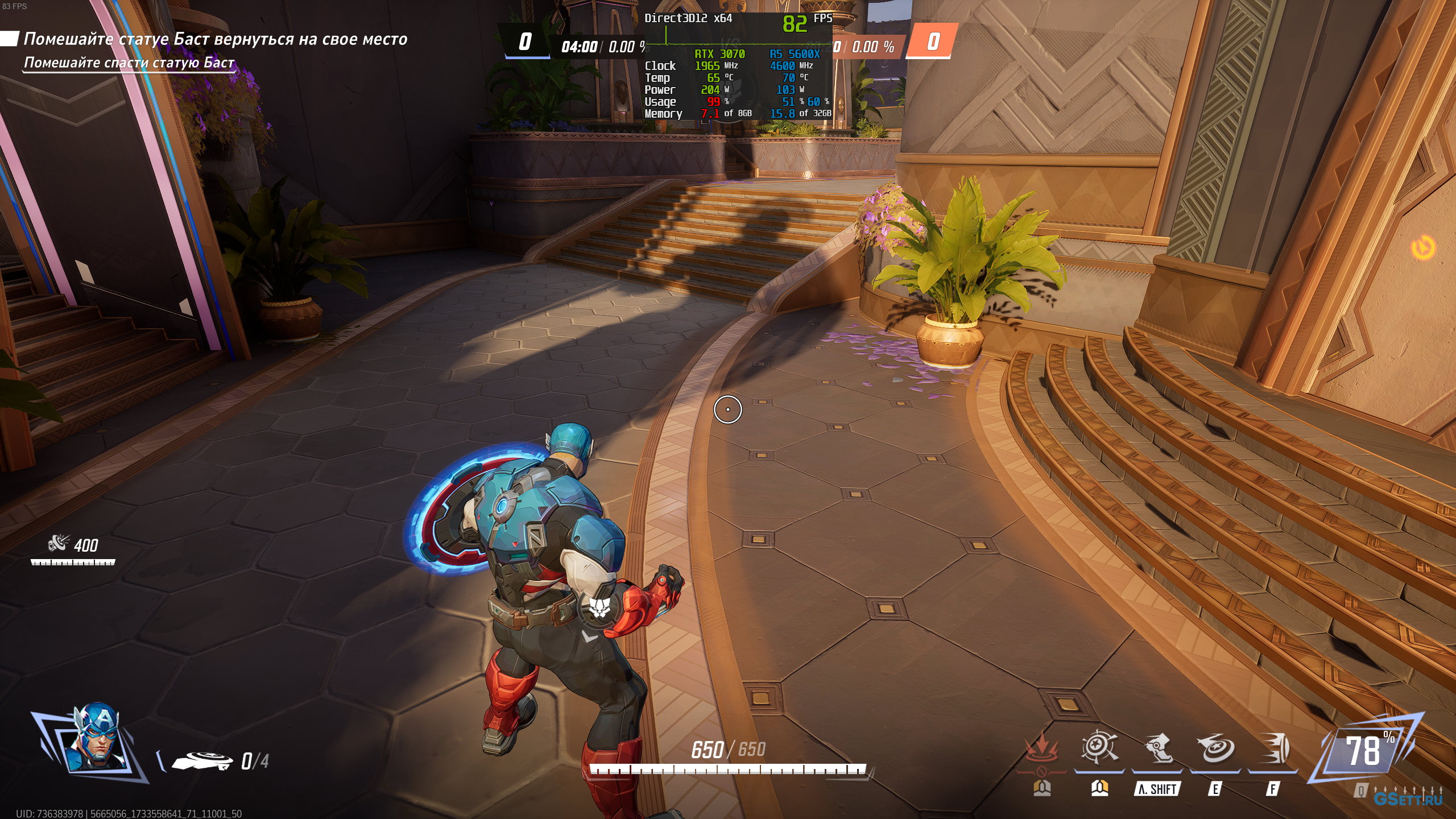Select the shield weapon icon
This screenshot has height=819, width=1456.
202,760
